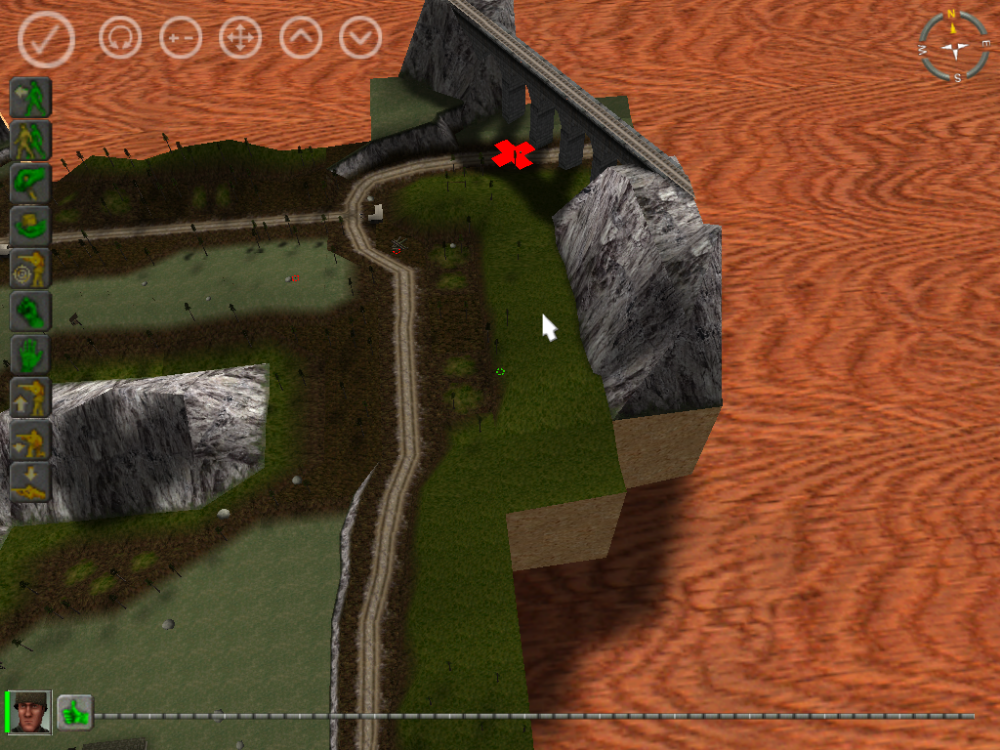Click the up chevron circle button

coord(301,39)
